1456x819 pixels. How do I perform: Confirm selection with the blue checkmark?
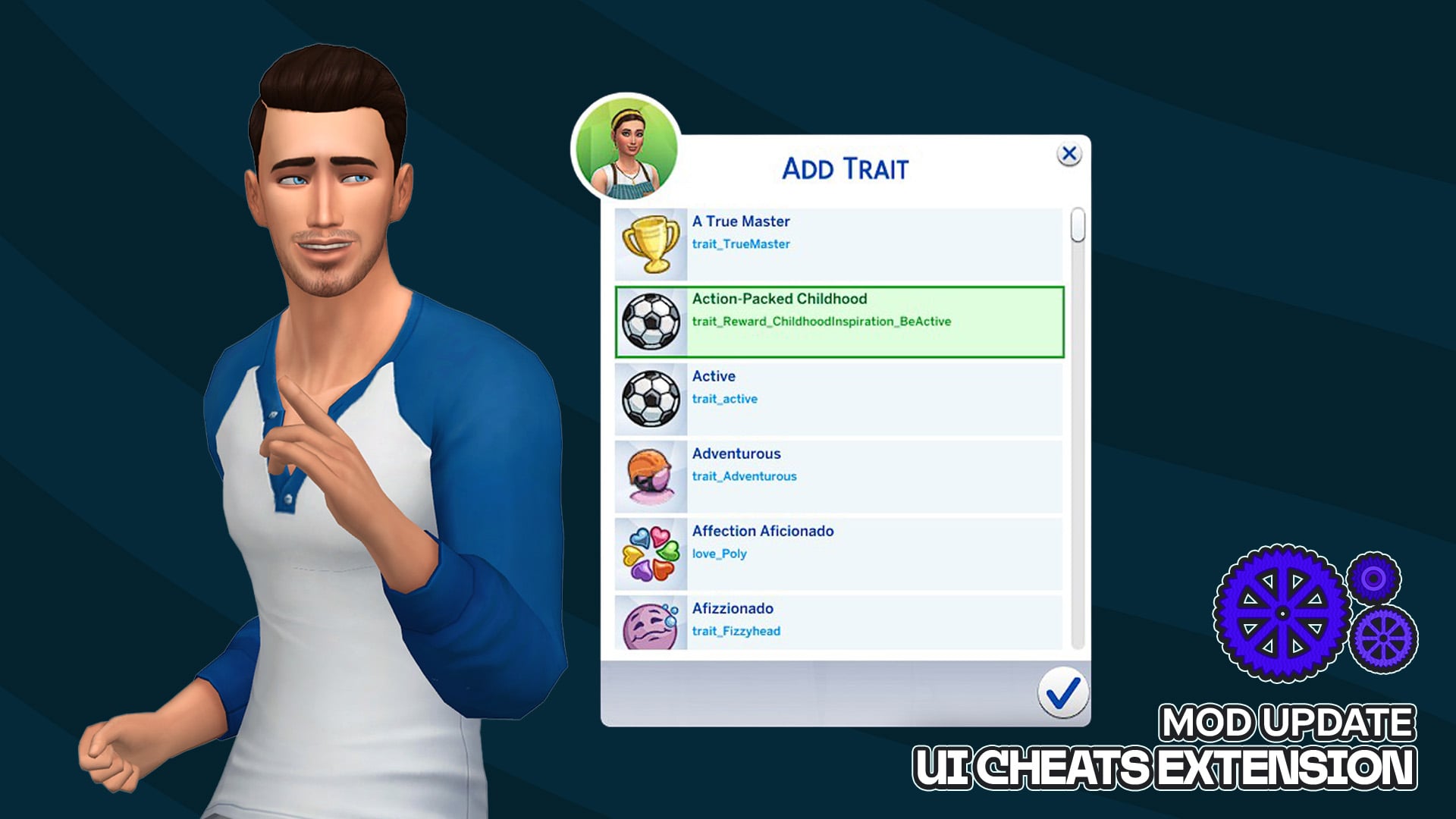1062,692
